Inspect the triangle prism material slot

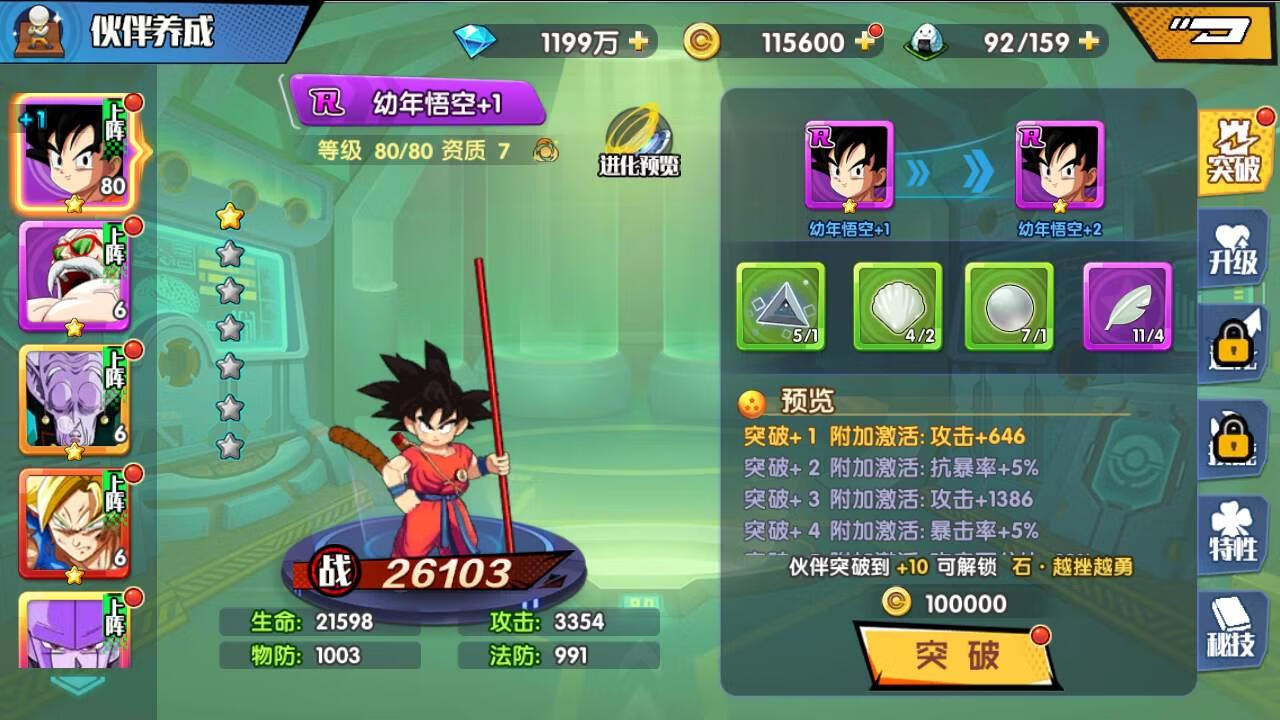point(781,306)
